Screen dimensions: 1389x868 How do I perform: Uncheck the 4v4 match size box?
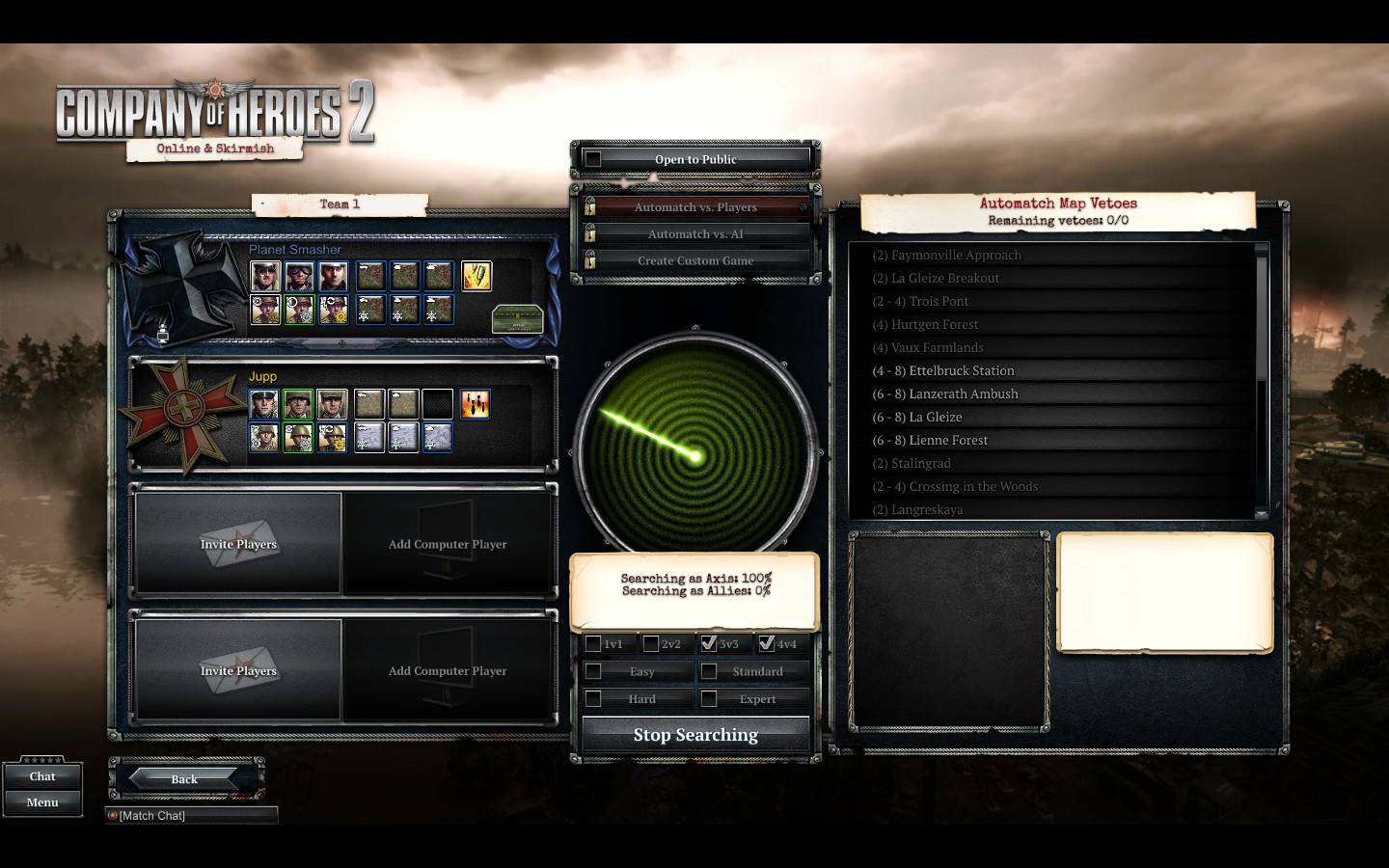pyautogui.click(x=767, y=643)
